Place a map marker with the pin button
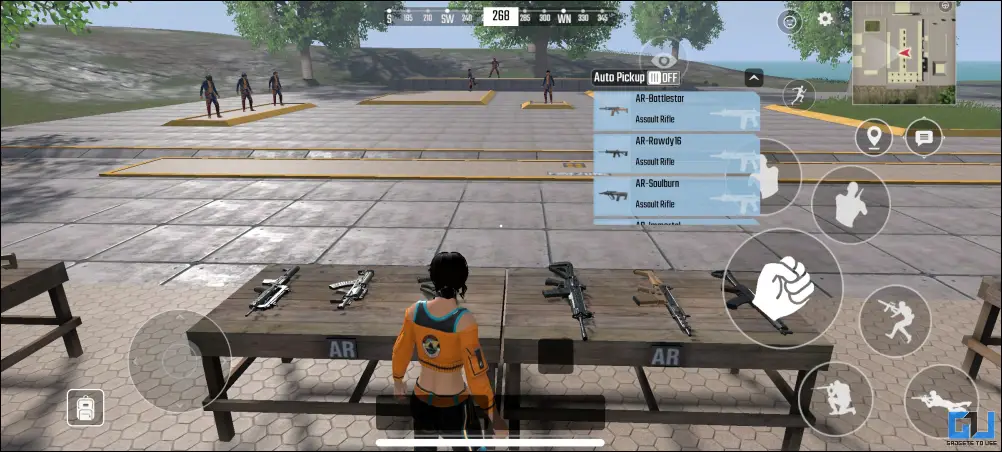This screenshot has height=452, width=1002. [x=873, y=138]
